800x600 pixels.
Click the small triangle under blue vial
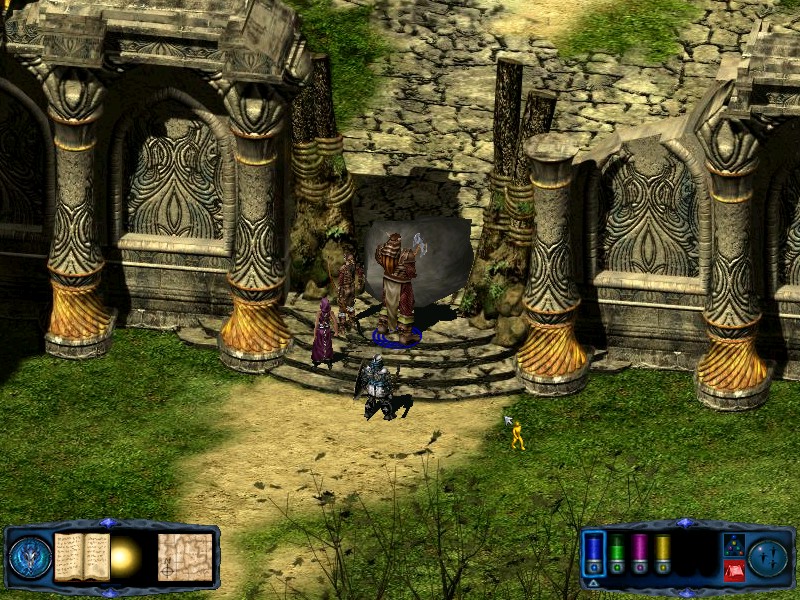(x=593, y=582)
